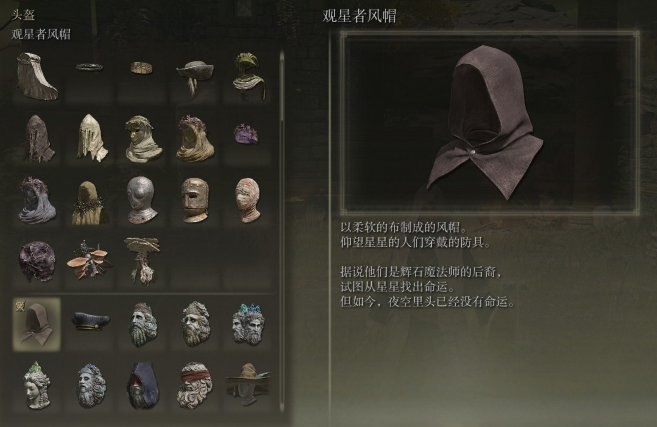Screen dimensions: 657x427
Task: Select the orange mushroom crown
Action: click(90, 260)
